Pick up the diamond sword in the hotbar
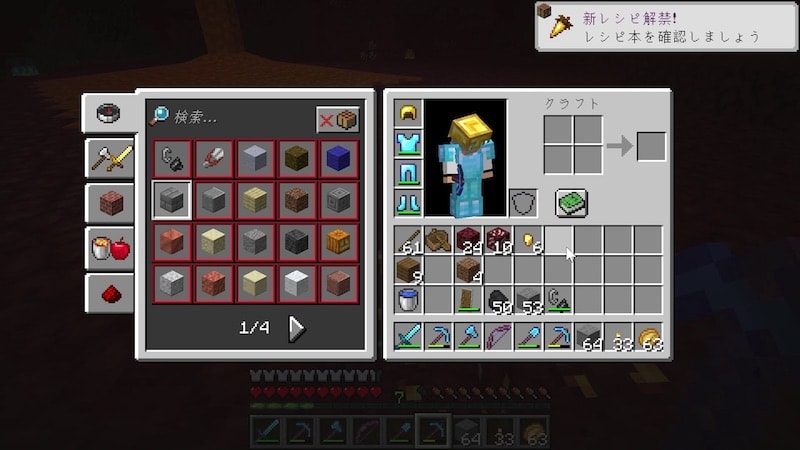The image size is (800, 450). (x=408, y=337)
